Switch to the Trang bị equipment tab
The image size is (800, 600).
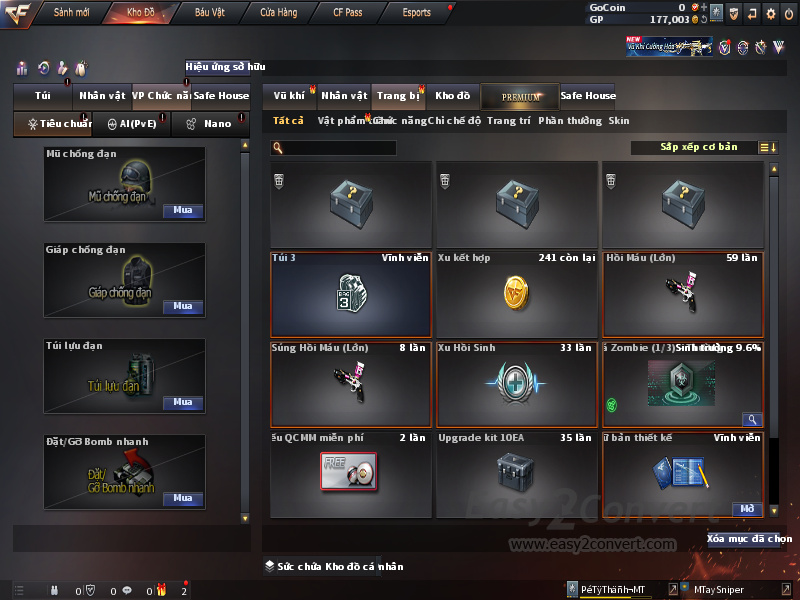point(399,96)
